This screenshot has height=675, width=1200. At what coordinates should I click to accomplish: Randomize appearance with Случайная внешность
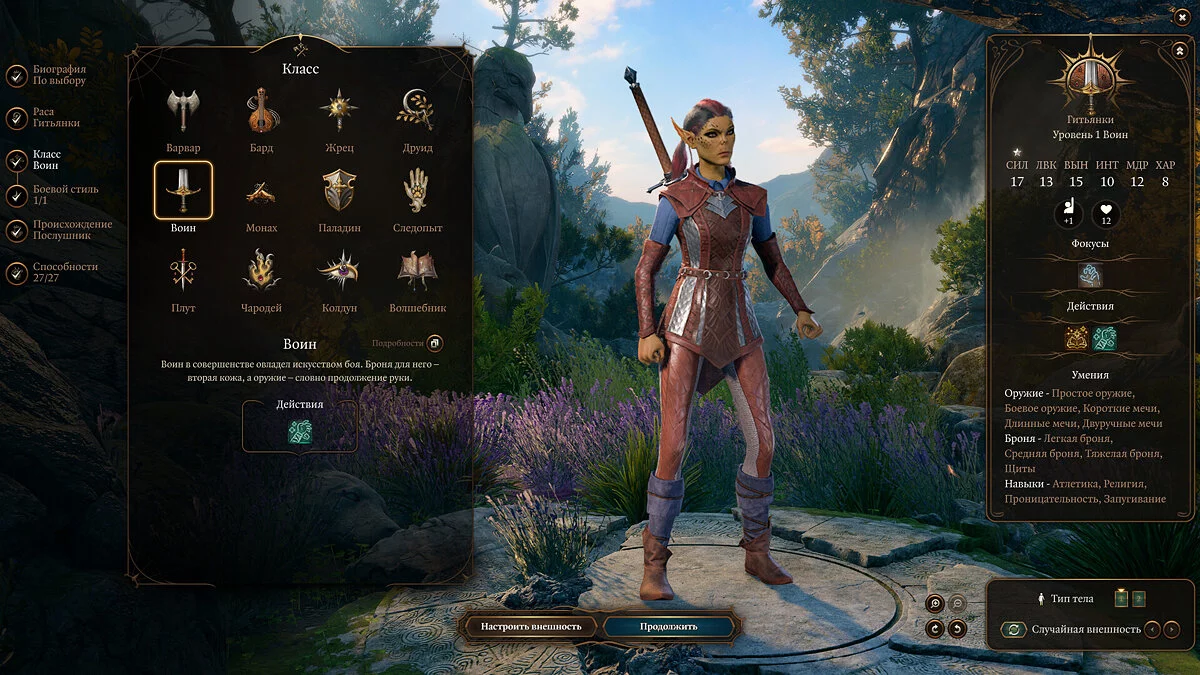pos(1015,630)
